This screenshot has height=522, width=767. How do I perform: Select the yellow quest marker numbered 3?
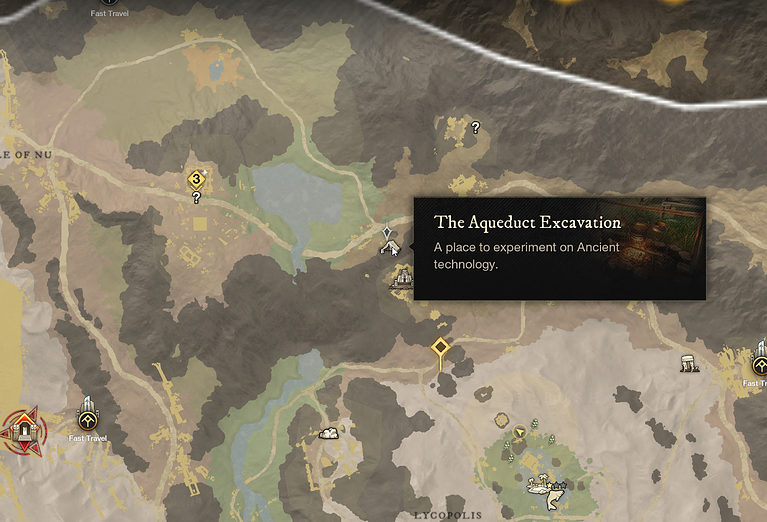pos(196,180)
